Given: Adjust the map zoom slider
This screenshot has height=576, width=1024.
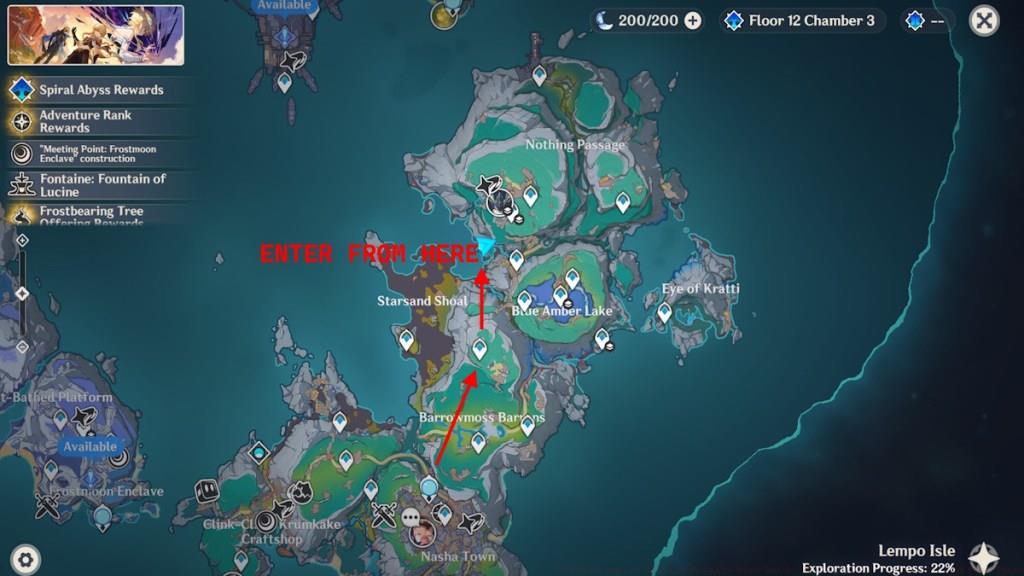Looking at the screenshot, I should point(22,293).
